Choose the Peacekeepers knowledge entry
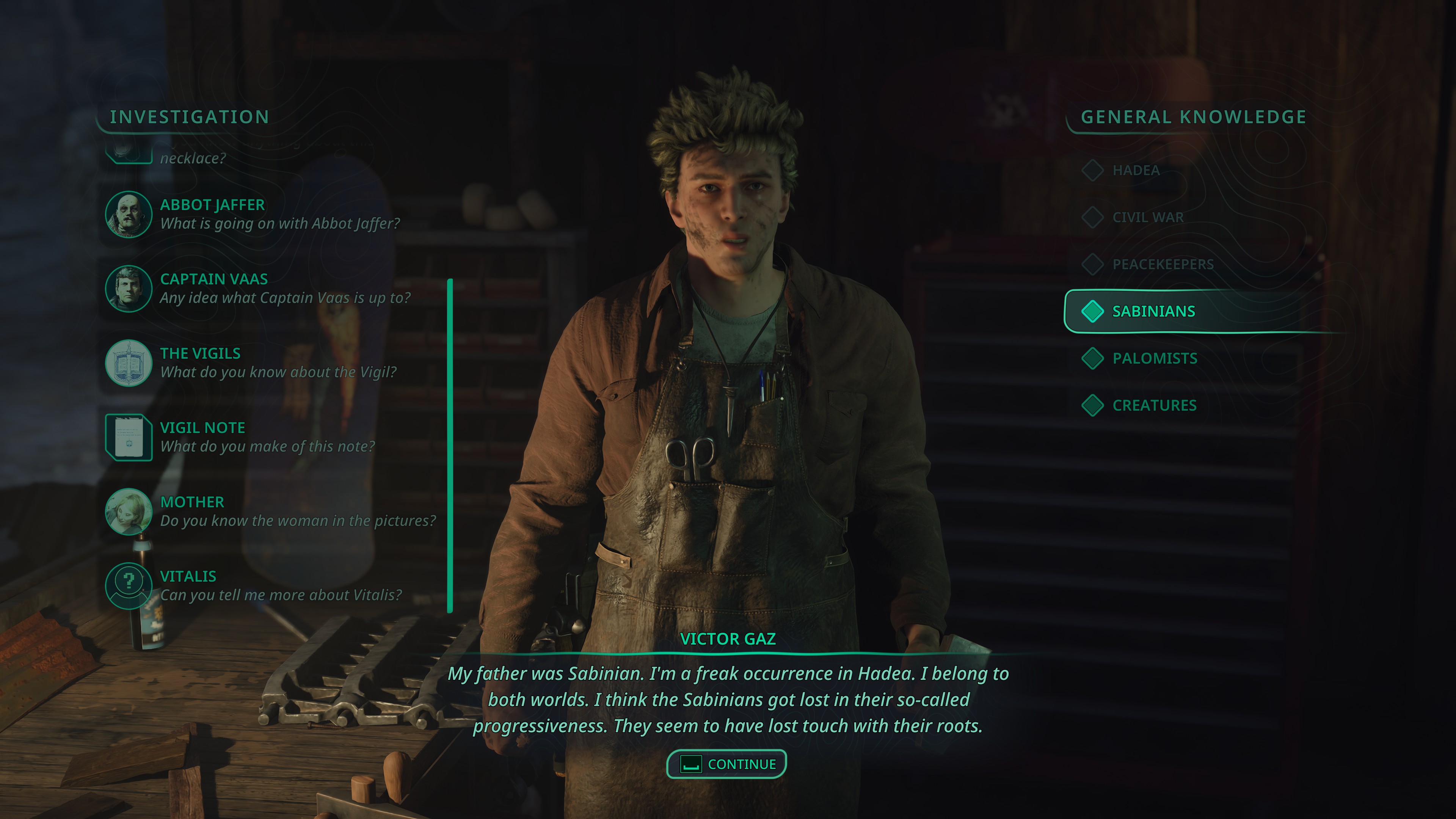This screenshot has width=1456, height=819. pyautogui.click(x=1163, y=264)
